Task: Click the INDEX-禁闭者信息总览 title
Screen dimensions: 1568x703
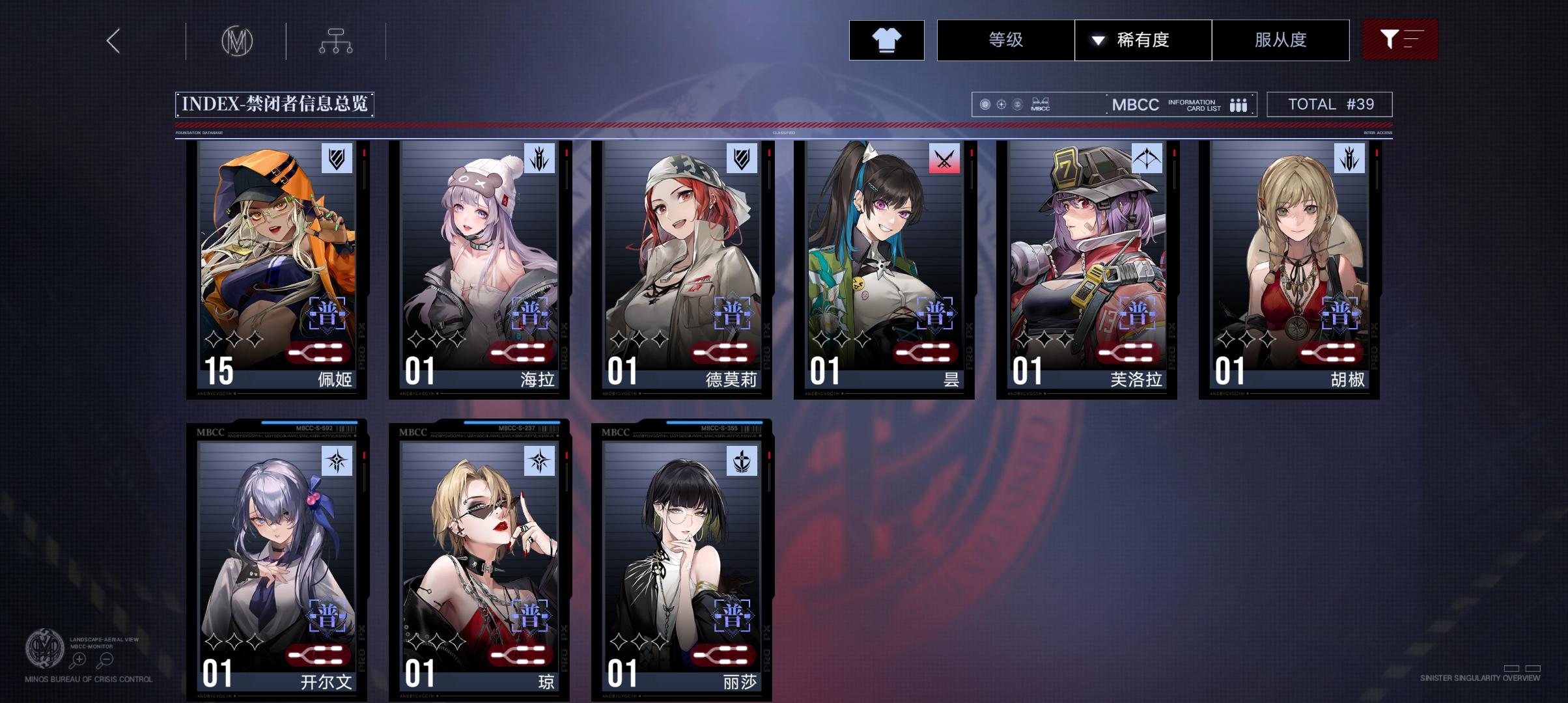Action: 277,103
